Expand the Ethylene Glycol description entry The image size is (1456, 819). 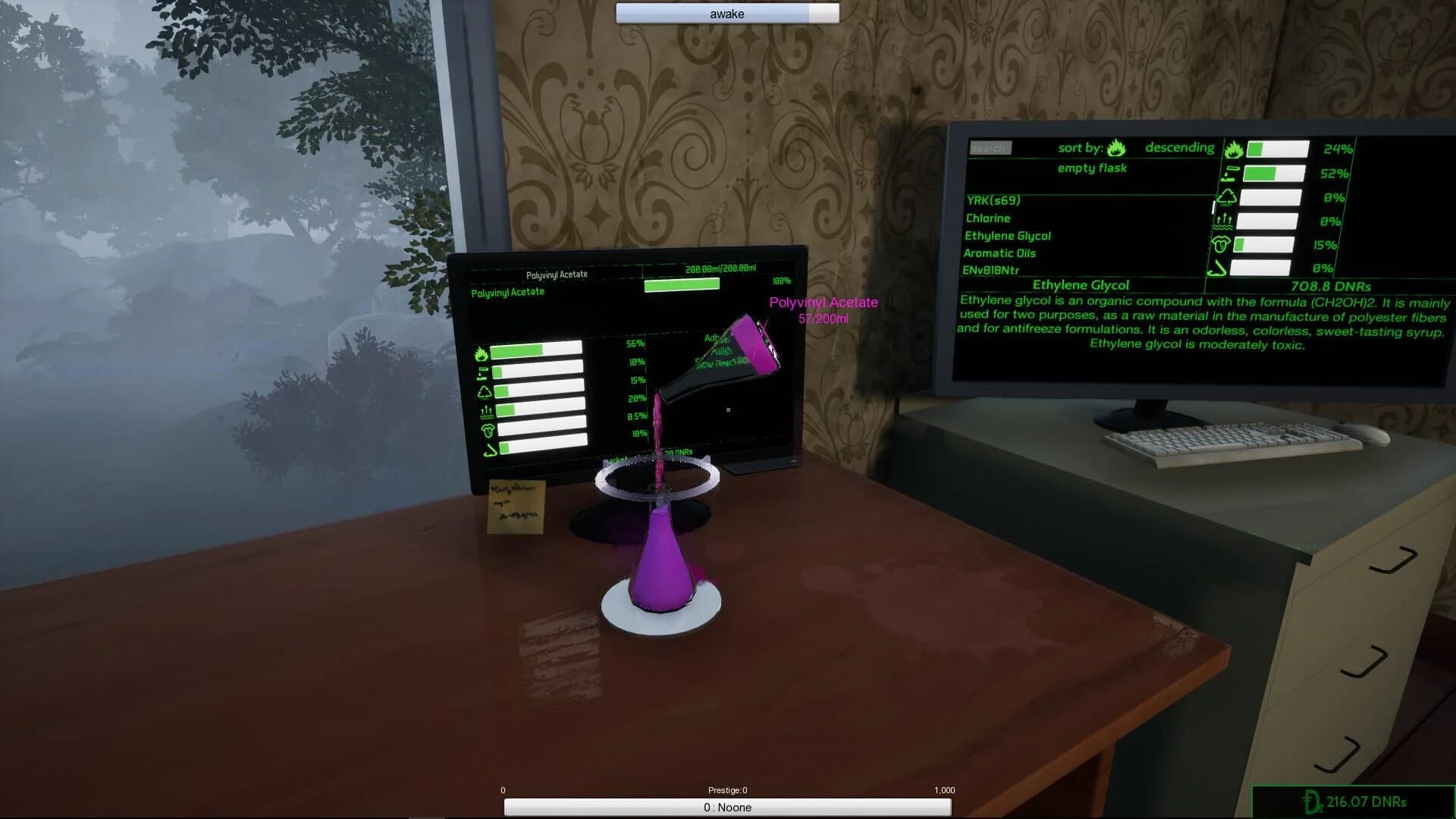pyautogui.click(x=1081, y=285)
